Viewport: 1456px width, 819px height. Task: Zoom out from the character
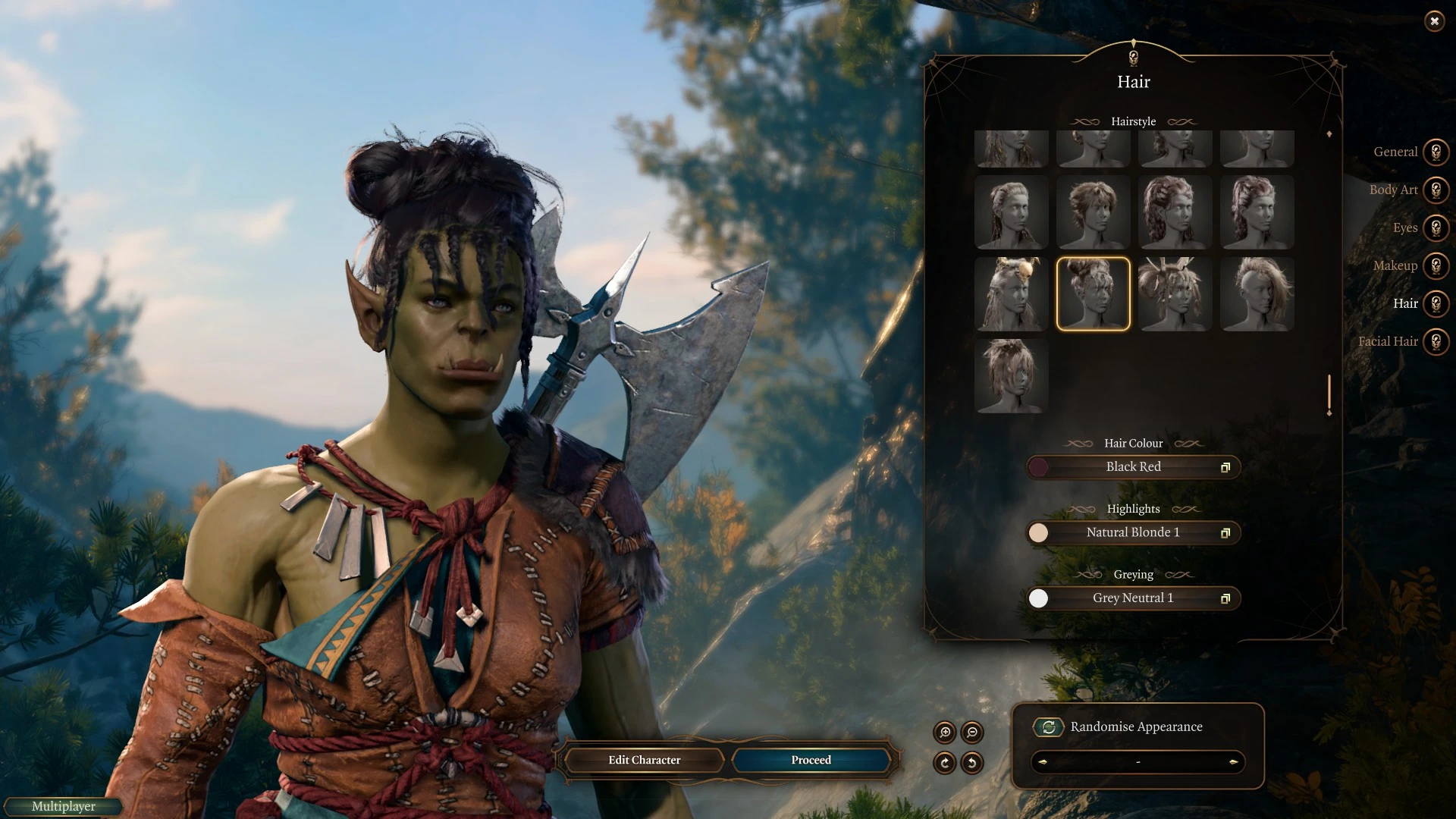[x=972, y=733]
